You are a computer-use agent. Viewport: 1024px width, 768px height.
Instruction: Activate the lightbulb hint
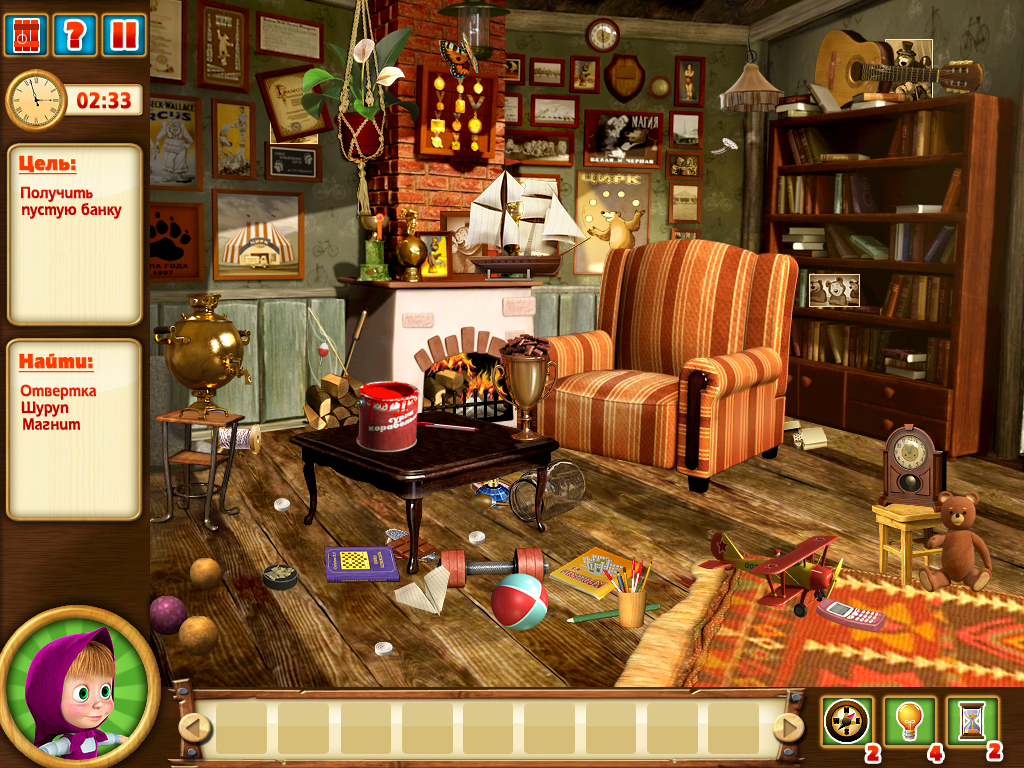tap(909, 721)
